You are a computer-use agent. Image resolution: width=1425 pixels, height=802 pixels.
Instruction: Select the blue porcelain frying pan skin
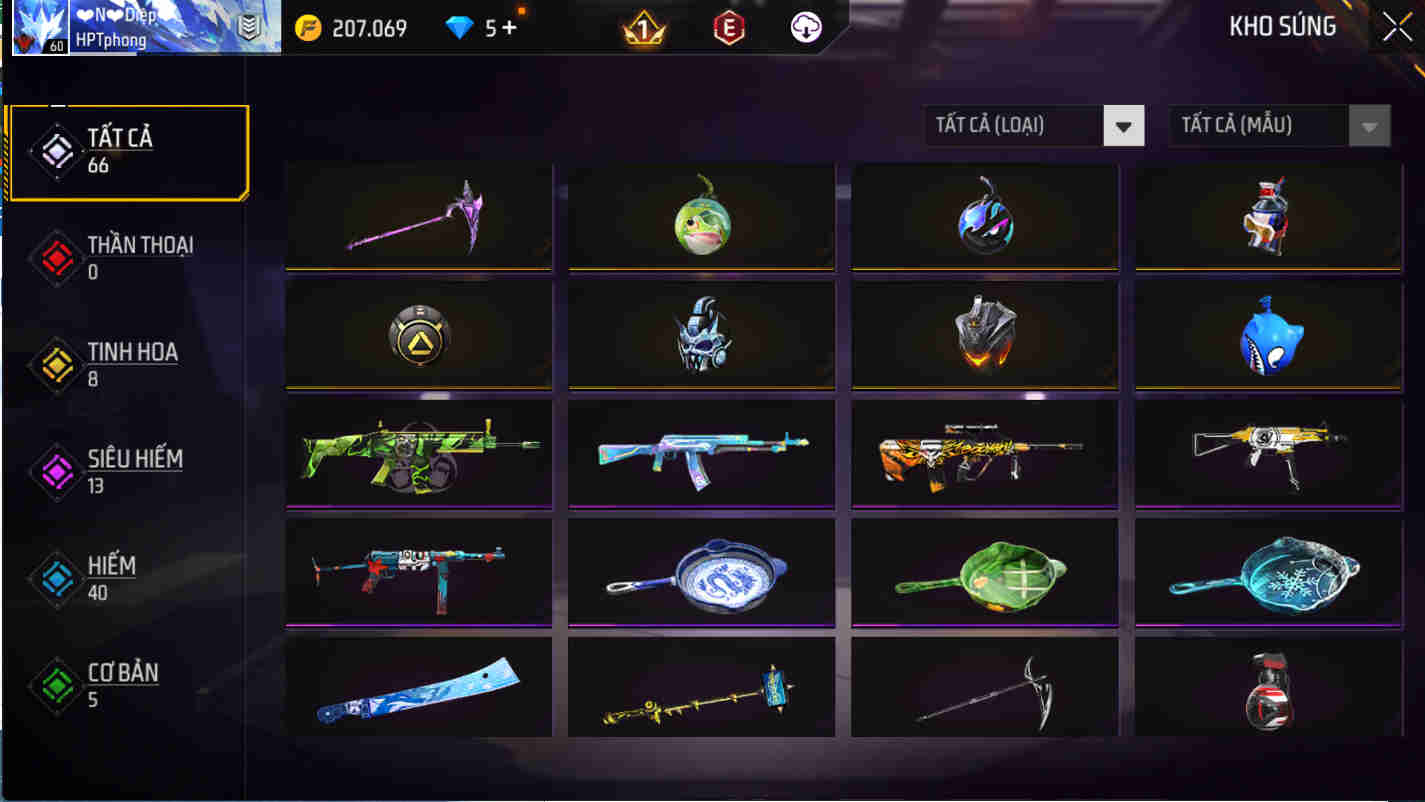(701, 571)
